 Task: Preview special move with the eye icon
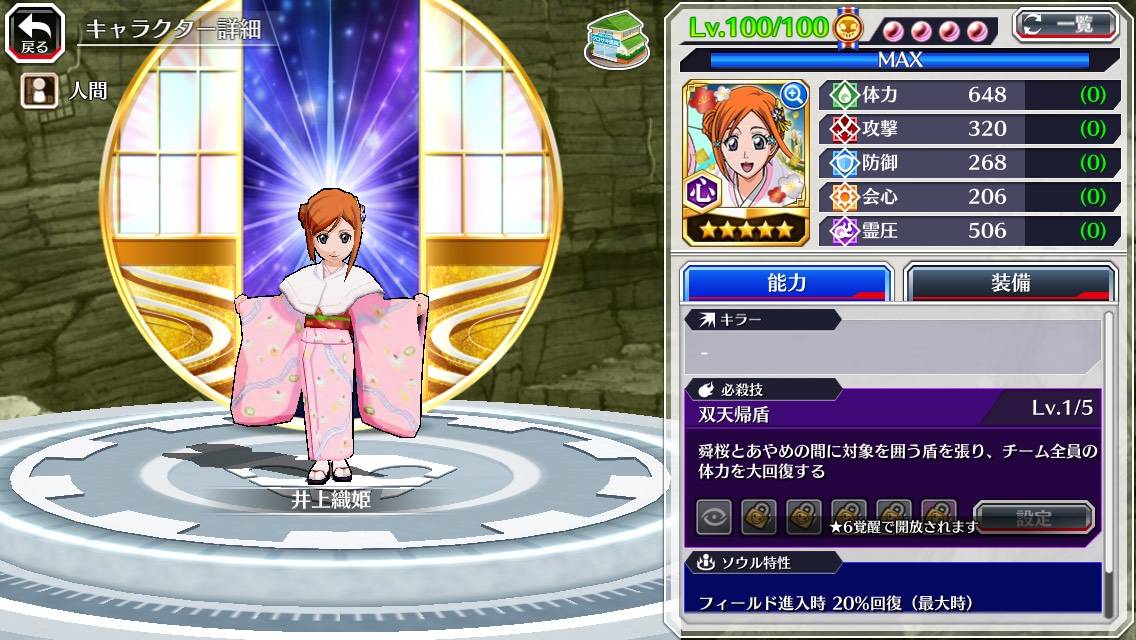click(713, 517)
